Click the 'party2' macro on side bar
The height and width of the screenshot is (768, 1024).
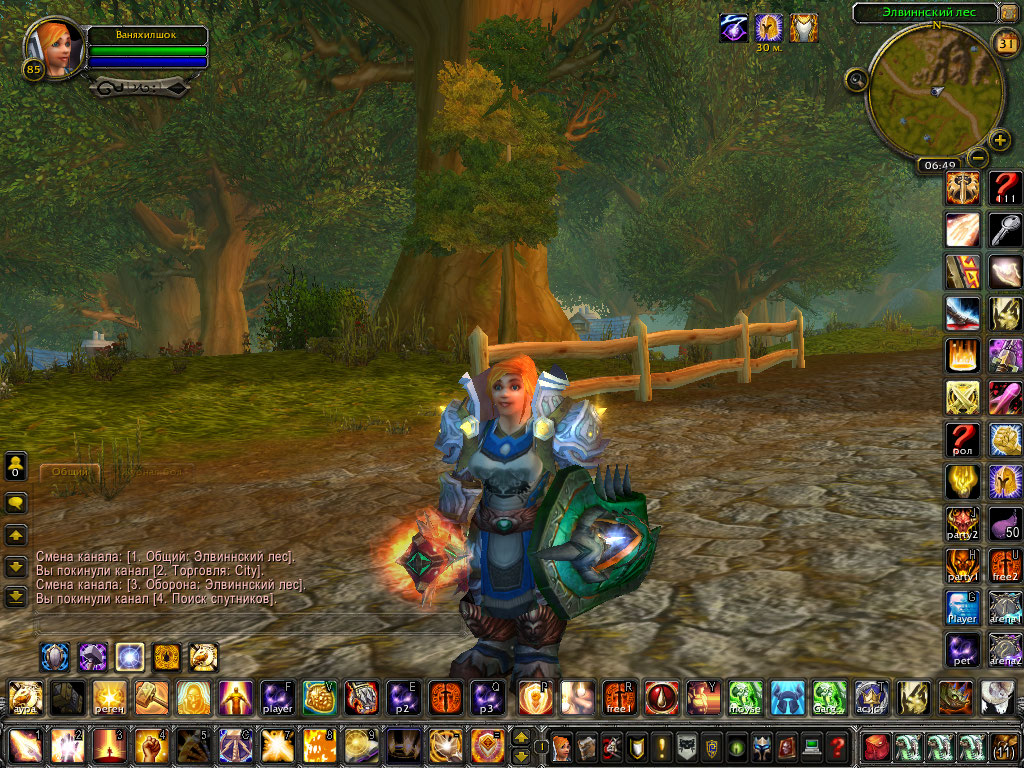(962, 524)
